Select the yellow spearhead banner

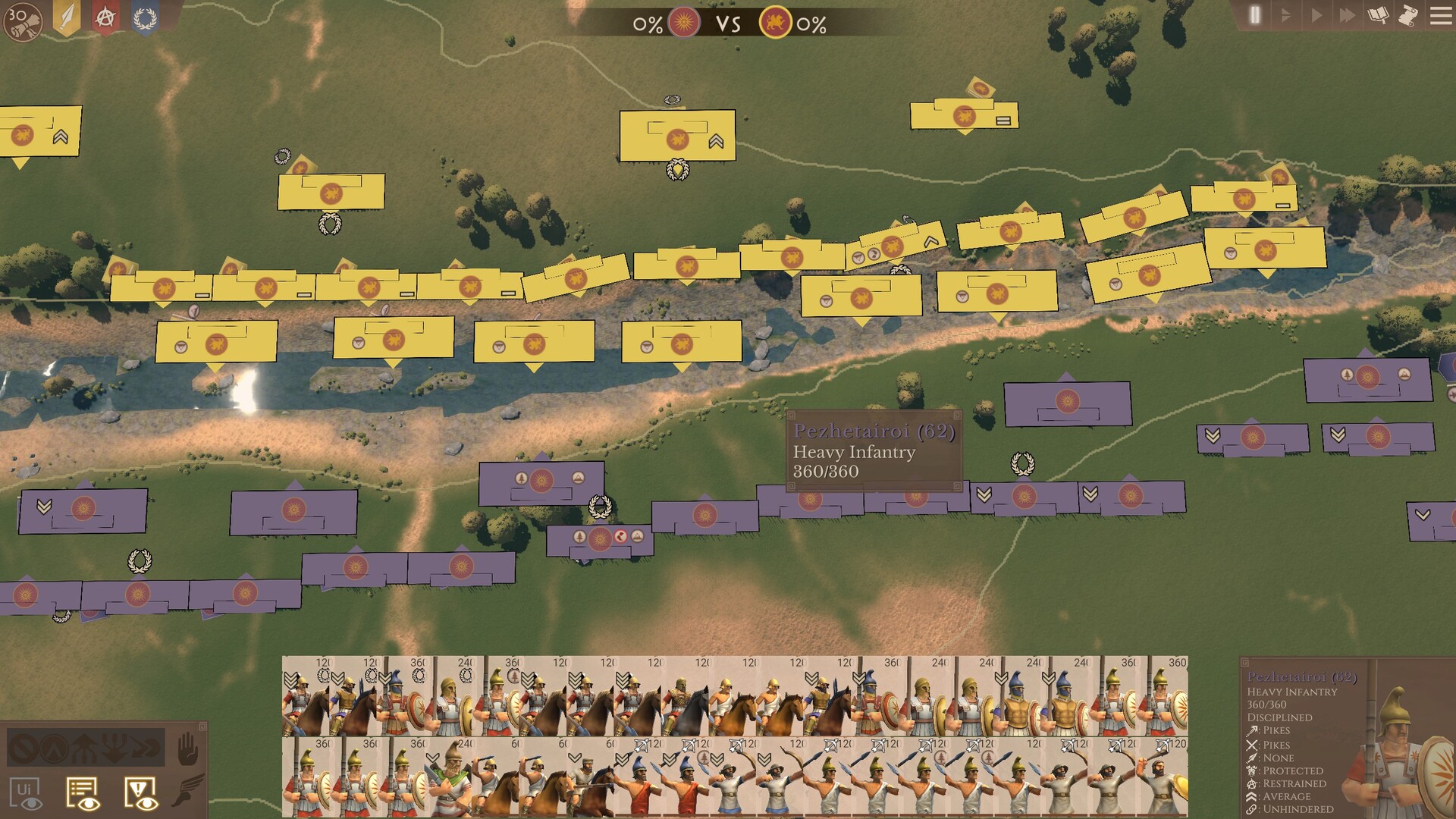click(67, 18)
